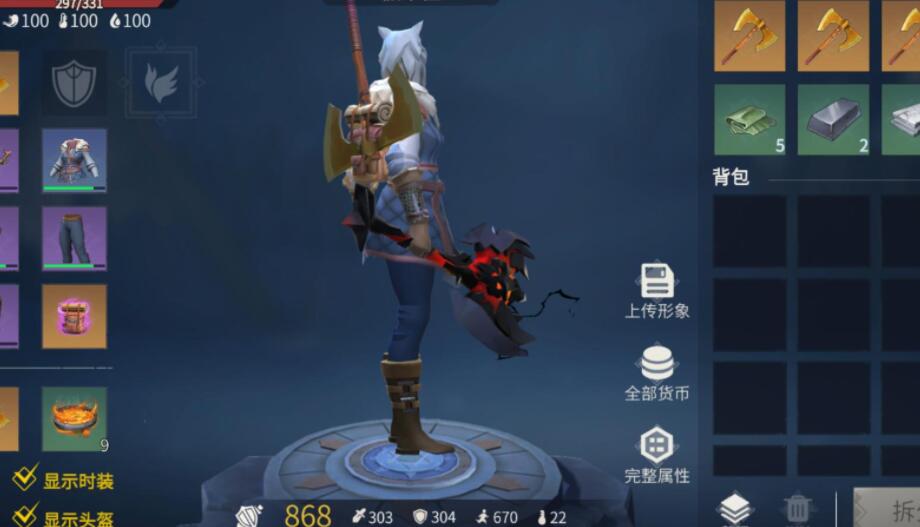Click the stacked layers sort icon
Viewport: 920px width, 527px height.
pos(735,509)
